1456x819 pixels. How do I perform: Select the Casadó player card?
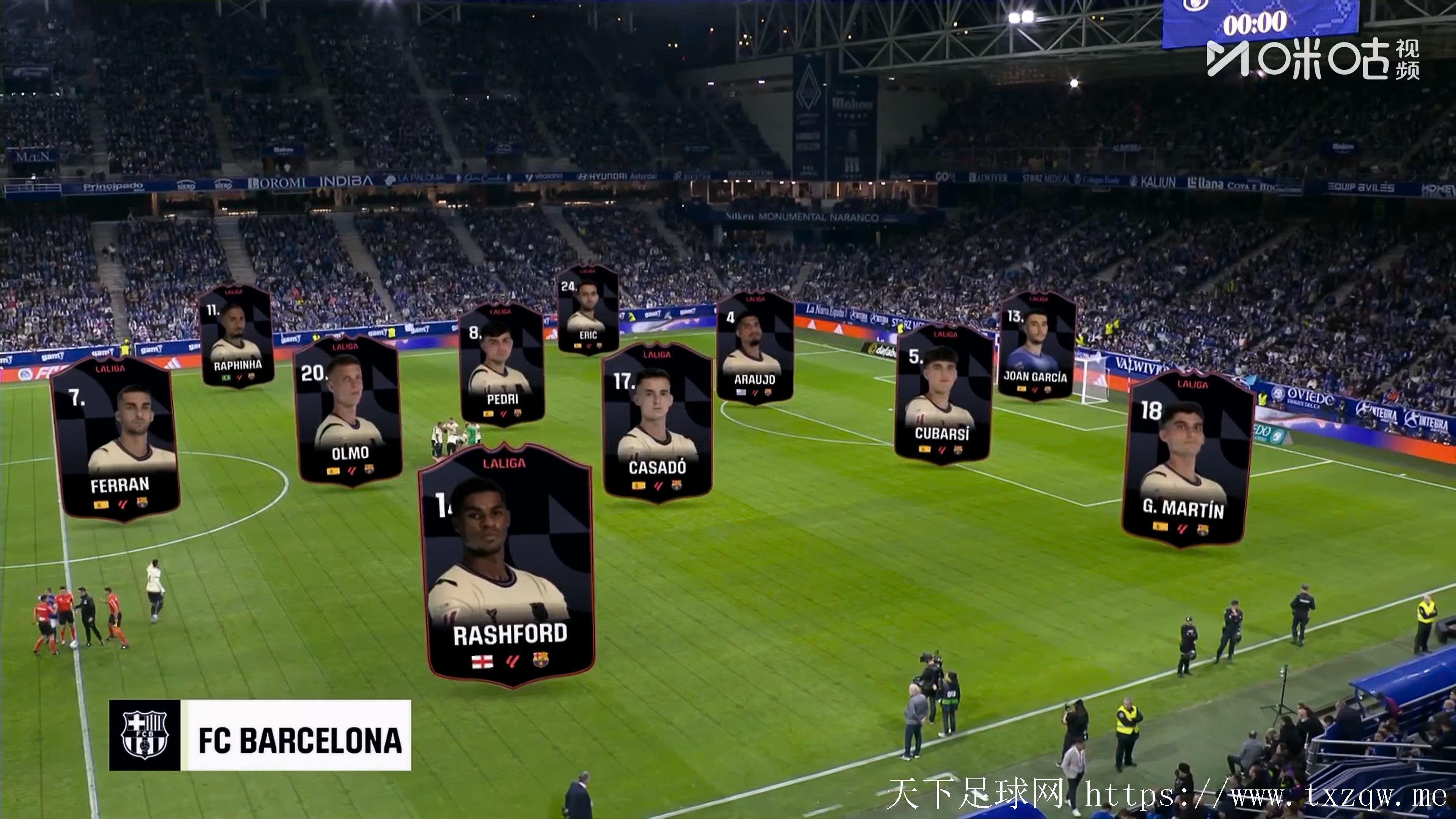657,422
